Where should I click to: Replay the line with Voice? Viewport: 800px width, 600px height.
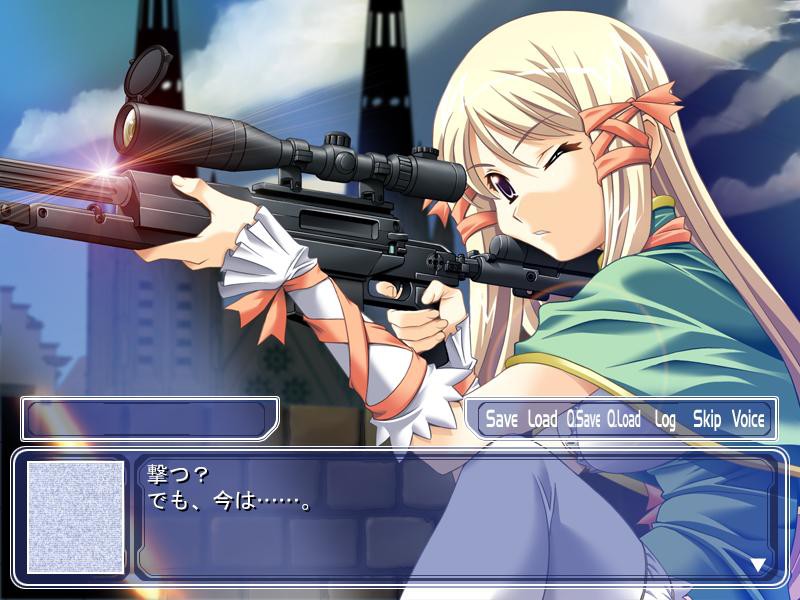click(x=748, y=420)
